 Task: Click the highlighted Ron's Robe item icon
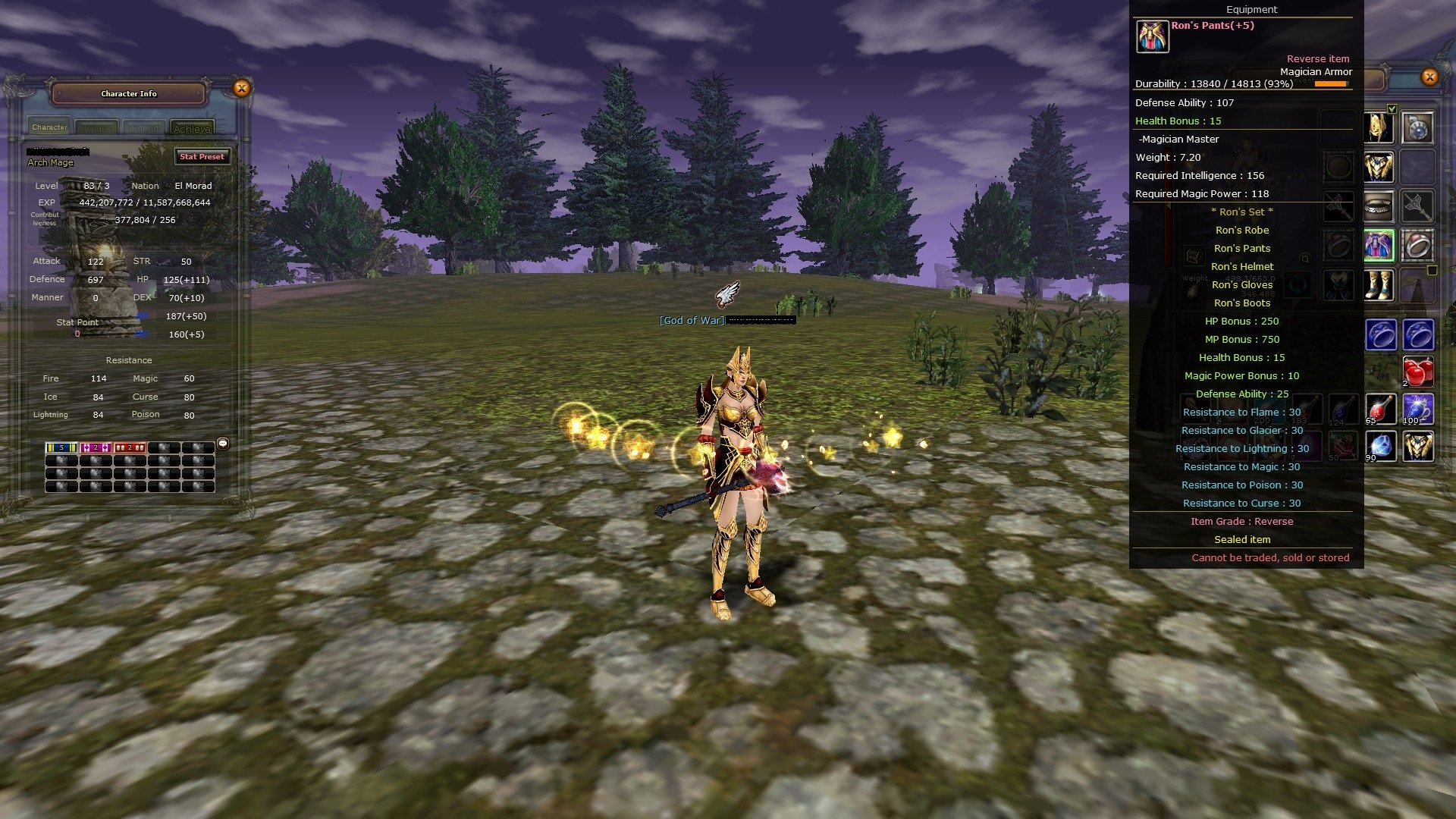[1380, 246]
